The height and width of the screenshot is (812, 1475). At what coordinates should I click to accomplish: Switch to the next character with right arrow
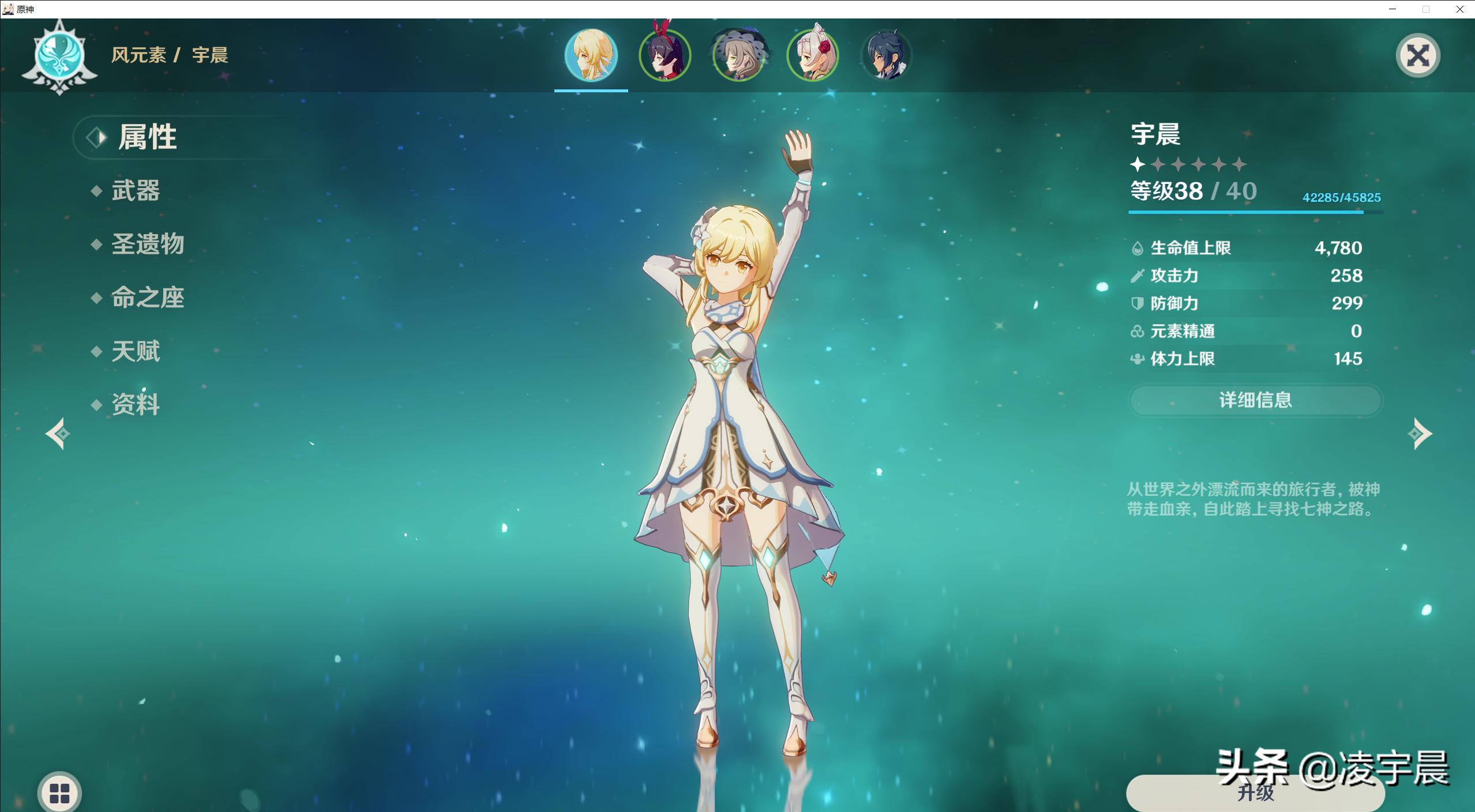click(1420, 433)
